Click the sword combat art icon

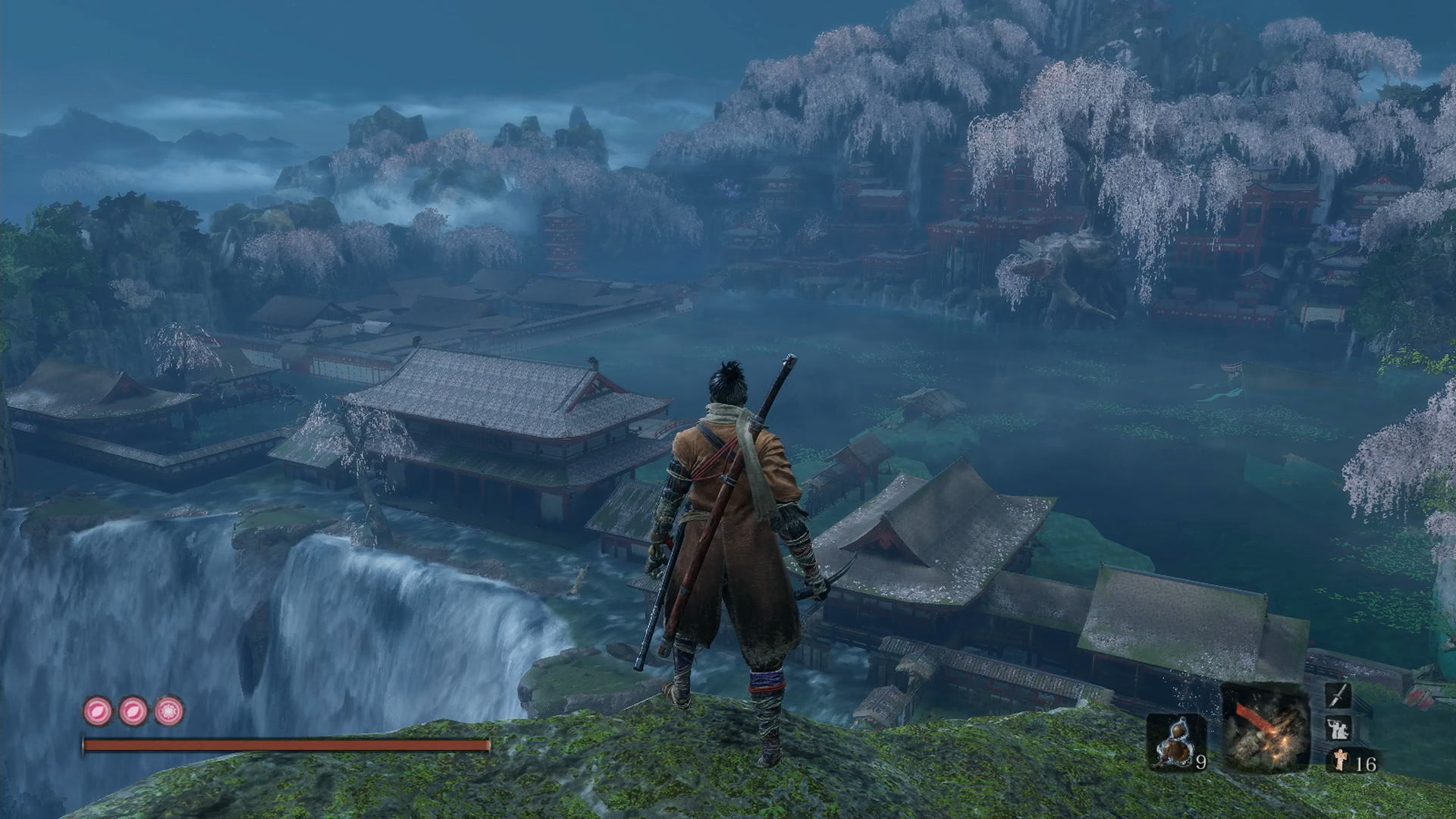click(1338, 695)
